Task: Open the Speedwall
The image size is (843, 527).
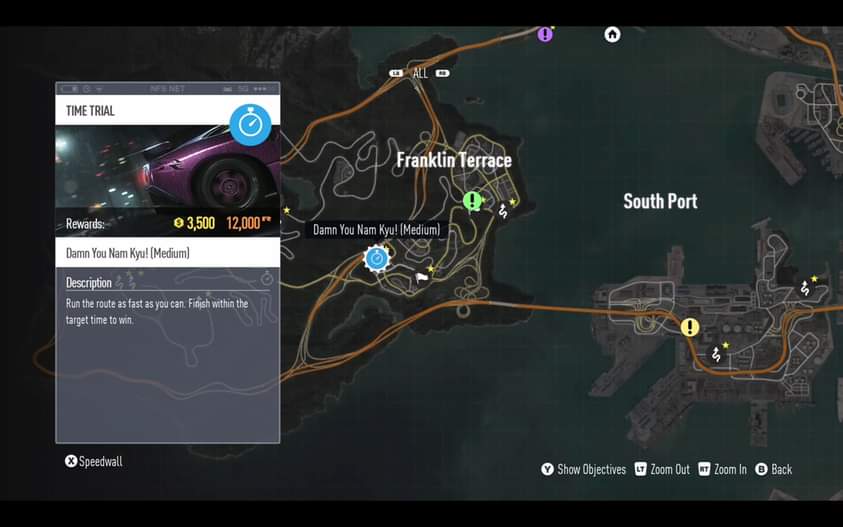Action: (x=94, y=461)
